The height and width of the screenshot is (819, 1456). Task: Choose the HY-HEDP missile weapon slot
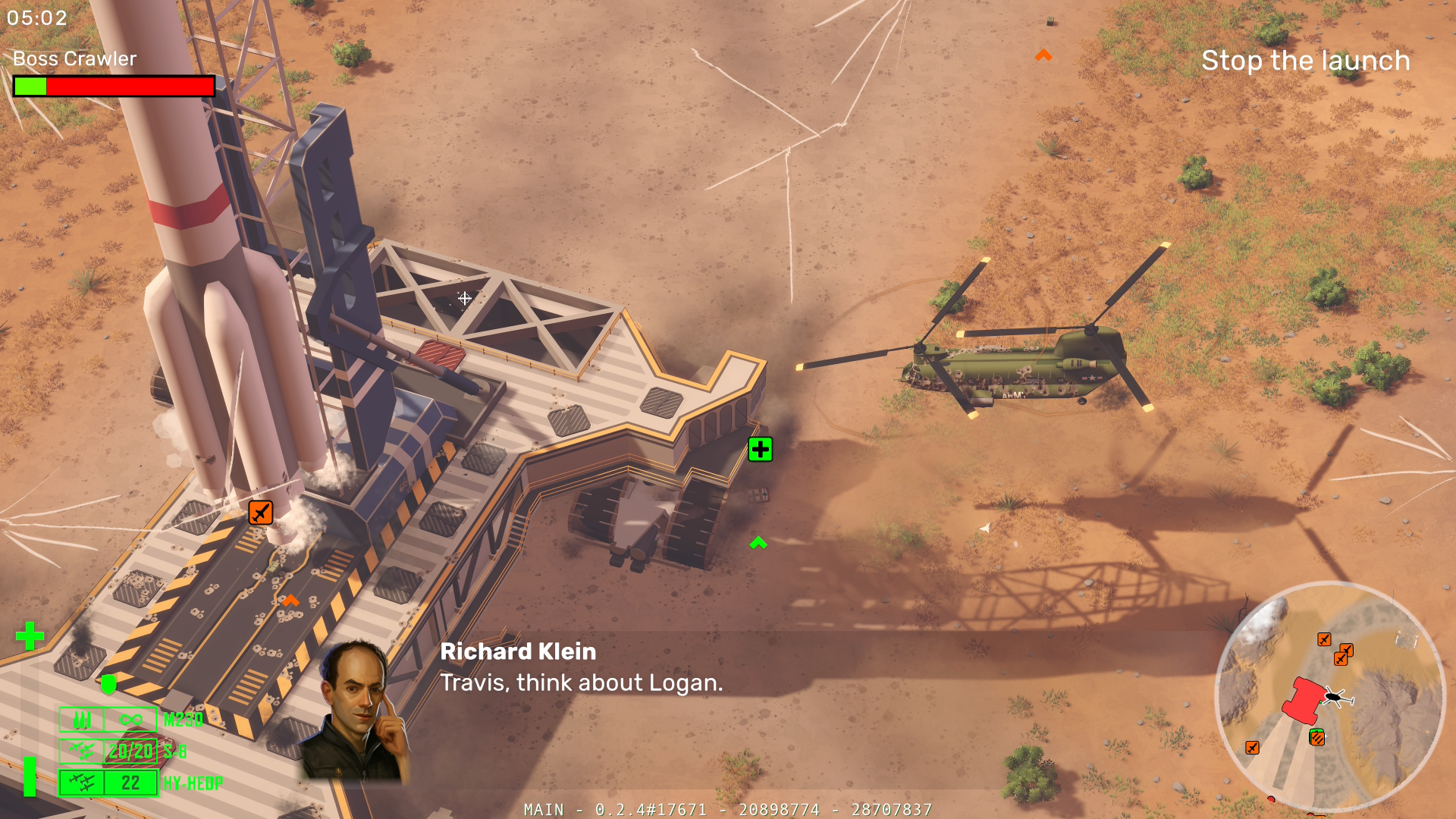coord(108,783)
